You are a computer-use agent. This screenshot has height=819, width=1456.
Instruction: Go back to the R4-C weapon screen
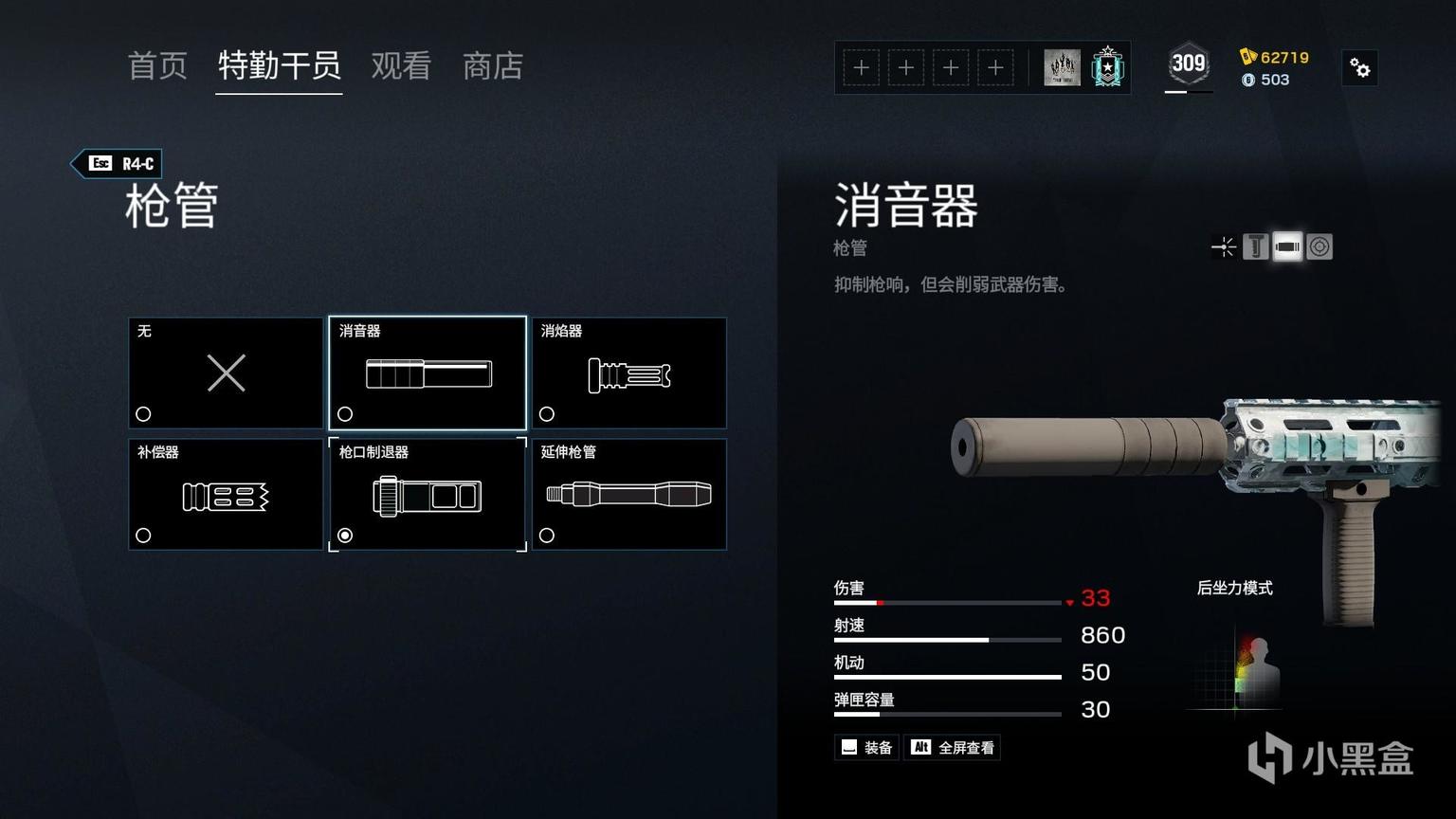118,164
